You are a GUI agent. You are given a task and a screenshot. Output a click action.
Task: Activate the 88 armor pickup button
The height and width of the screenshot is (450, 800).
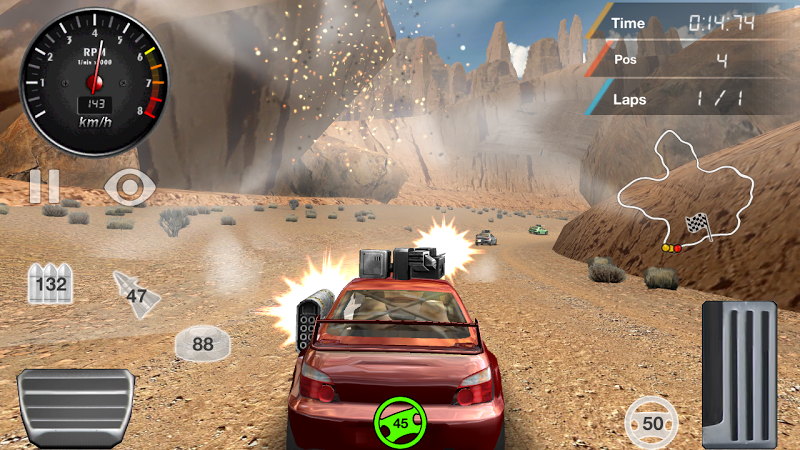pos(202,344)
